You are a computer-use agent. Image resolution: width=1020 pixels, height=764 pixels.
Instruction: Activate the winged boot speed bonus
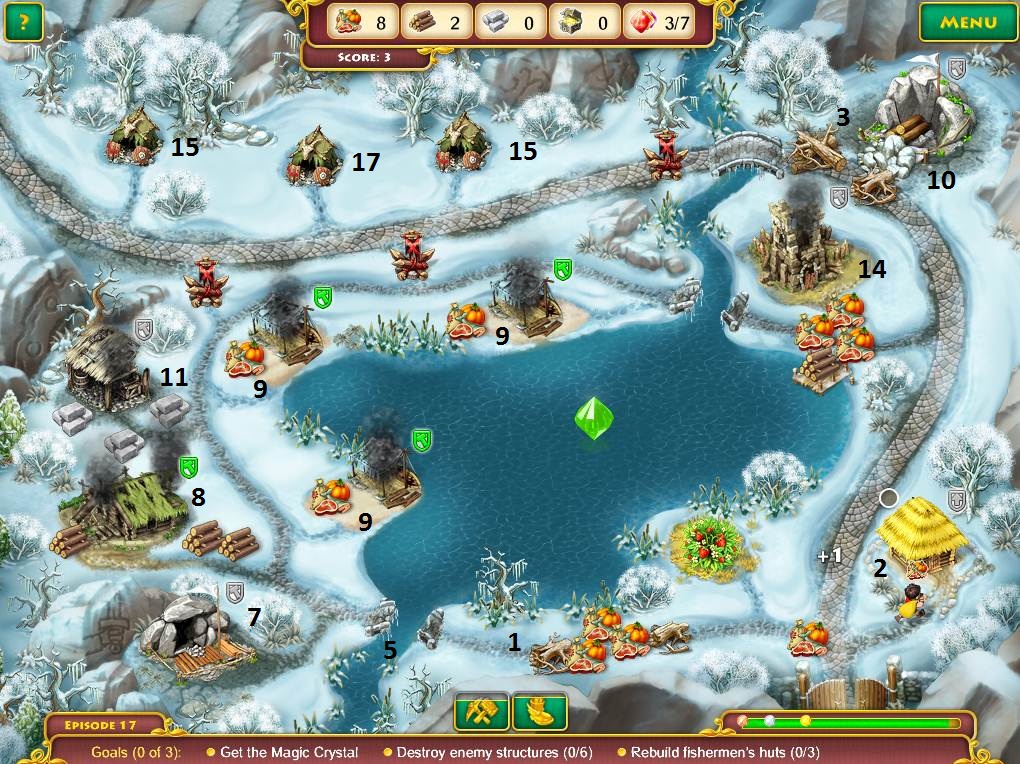[540, 712]
